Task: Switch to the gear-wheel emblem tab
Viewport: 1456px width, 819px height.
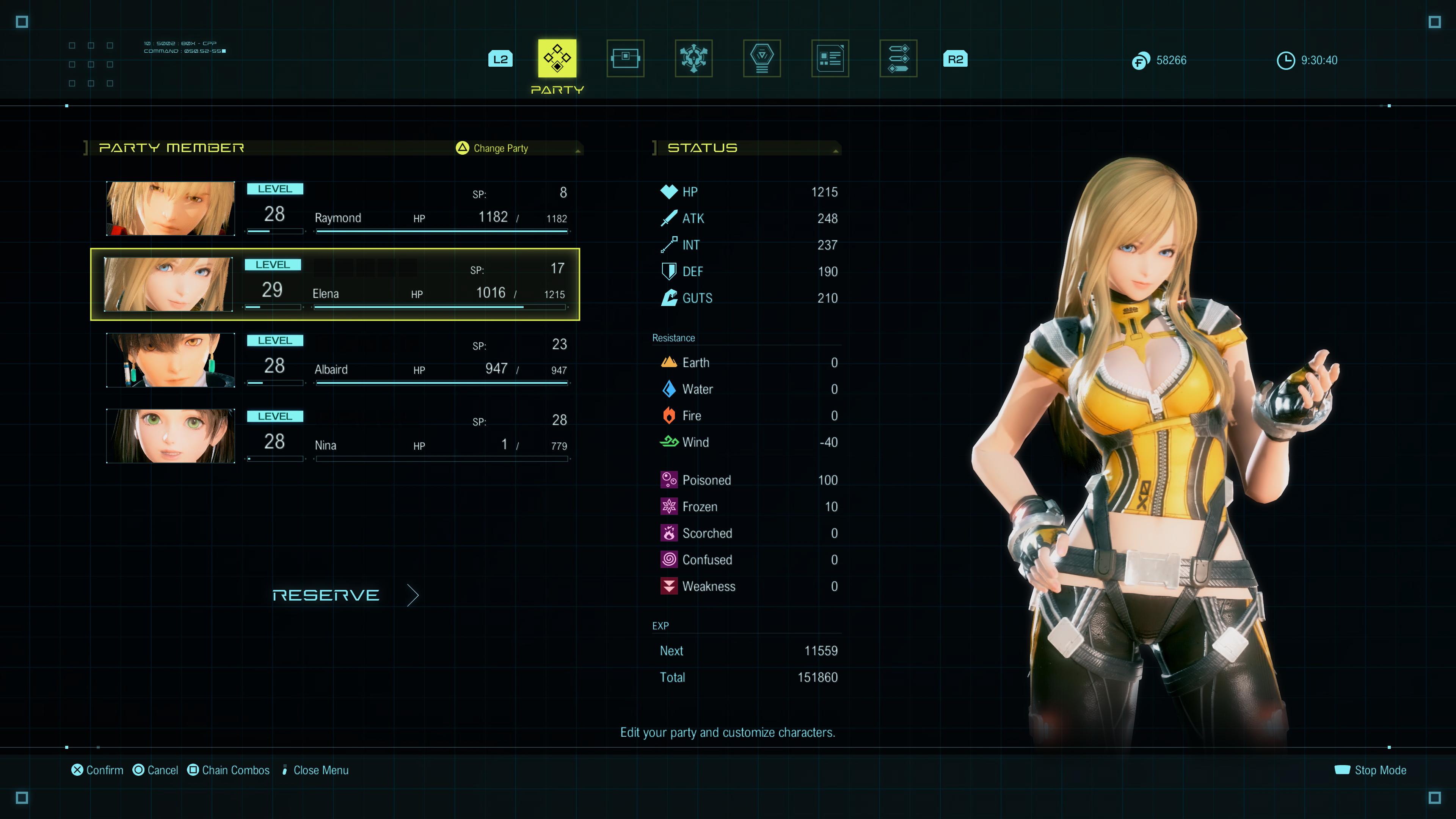Action: (x=693, y=58)
